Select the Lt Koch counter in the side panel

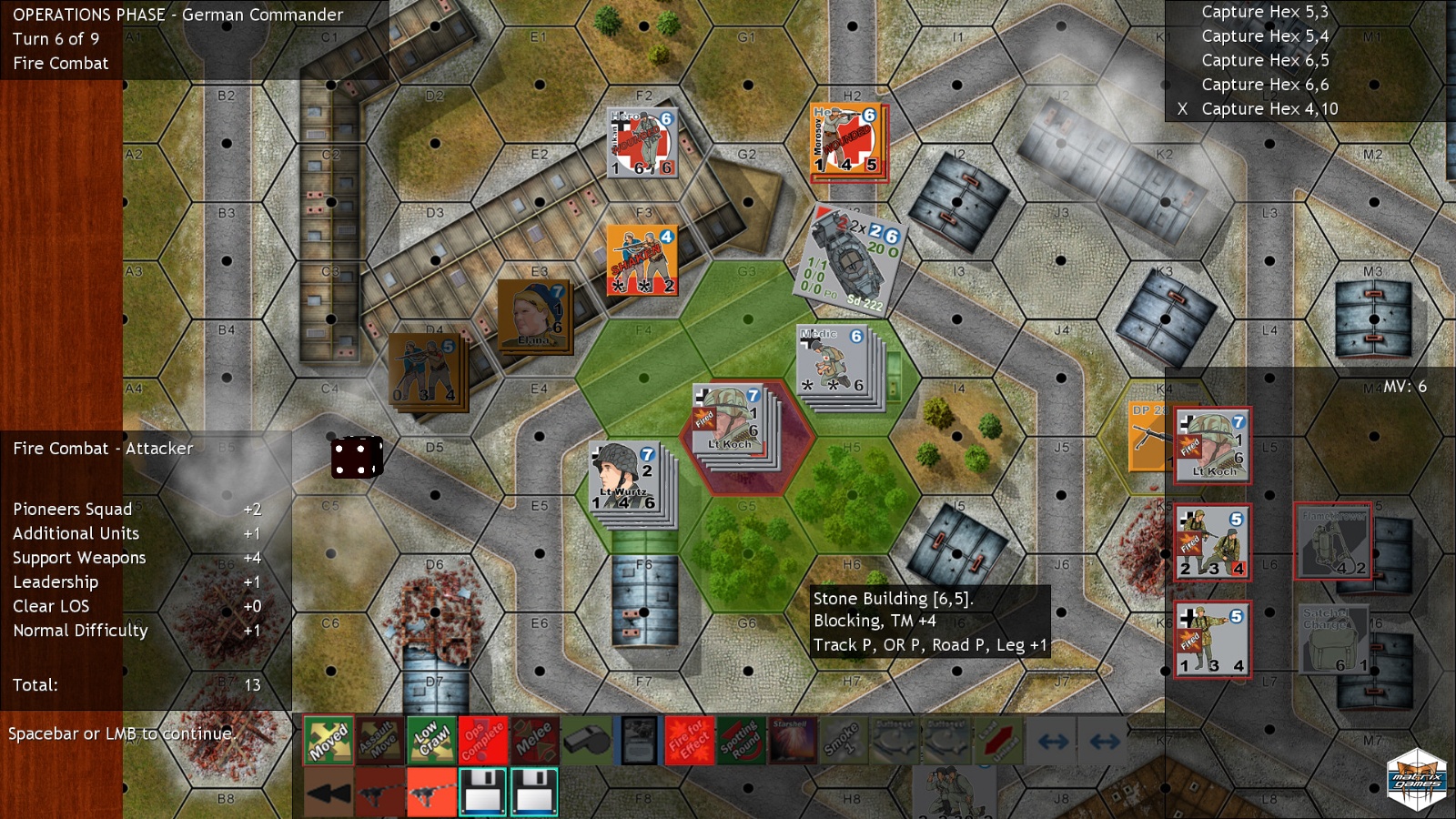click(1212, 445)
